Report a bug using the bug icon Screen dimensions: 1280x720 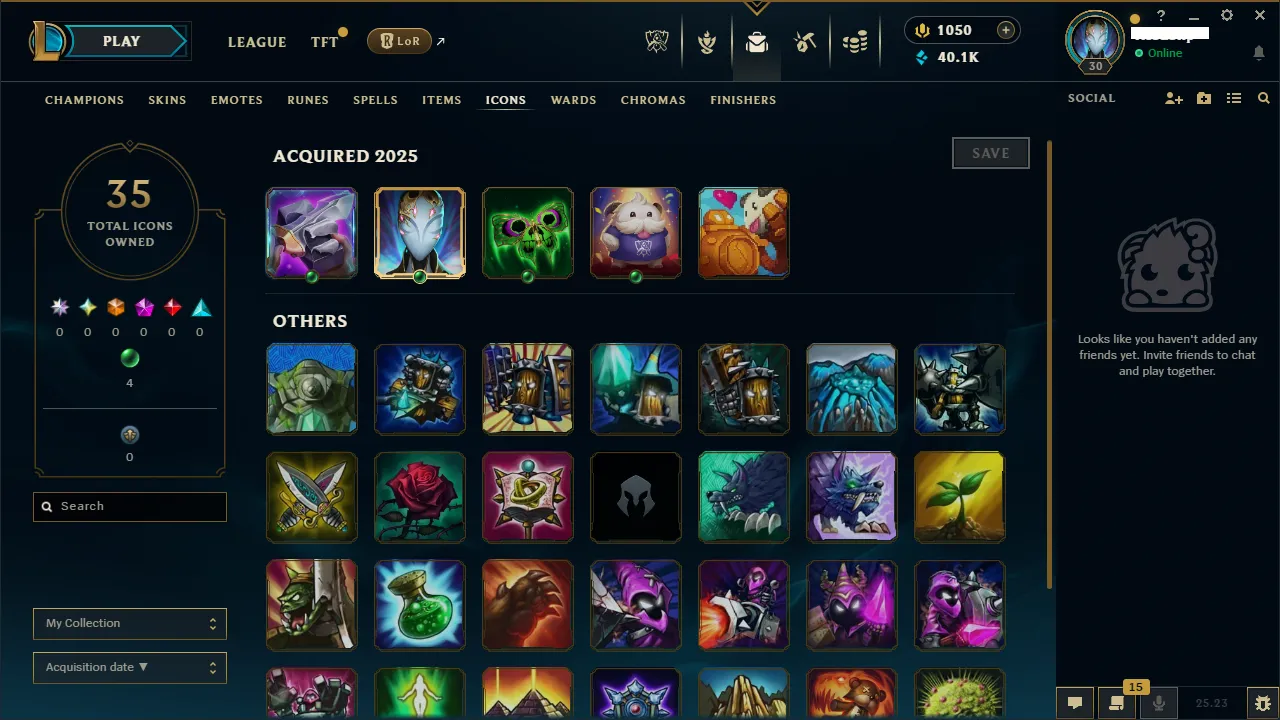[1262, 703]
